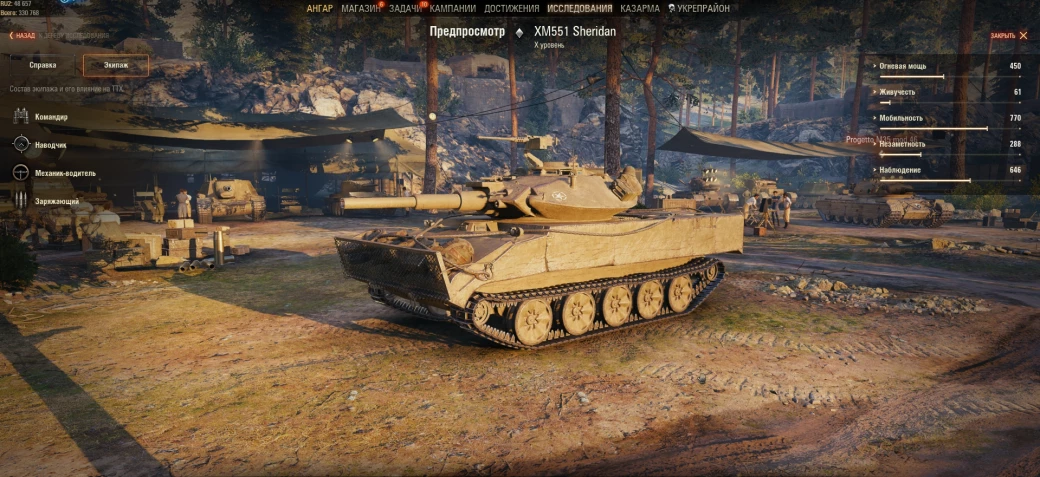Switch to Кампании tab

[453, 9]
